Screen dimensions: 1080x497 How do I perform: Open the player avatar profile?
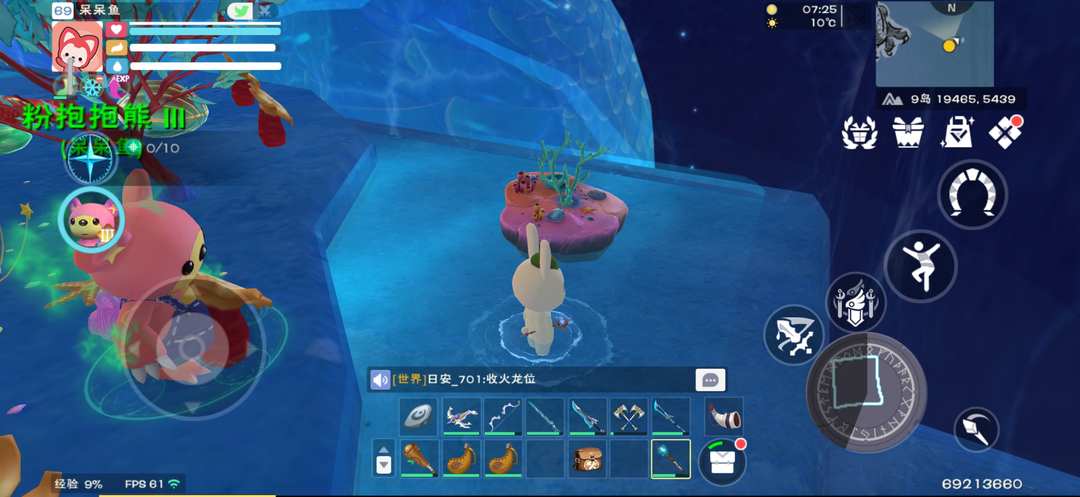76,46
